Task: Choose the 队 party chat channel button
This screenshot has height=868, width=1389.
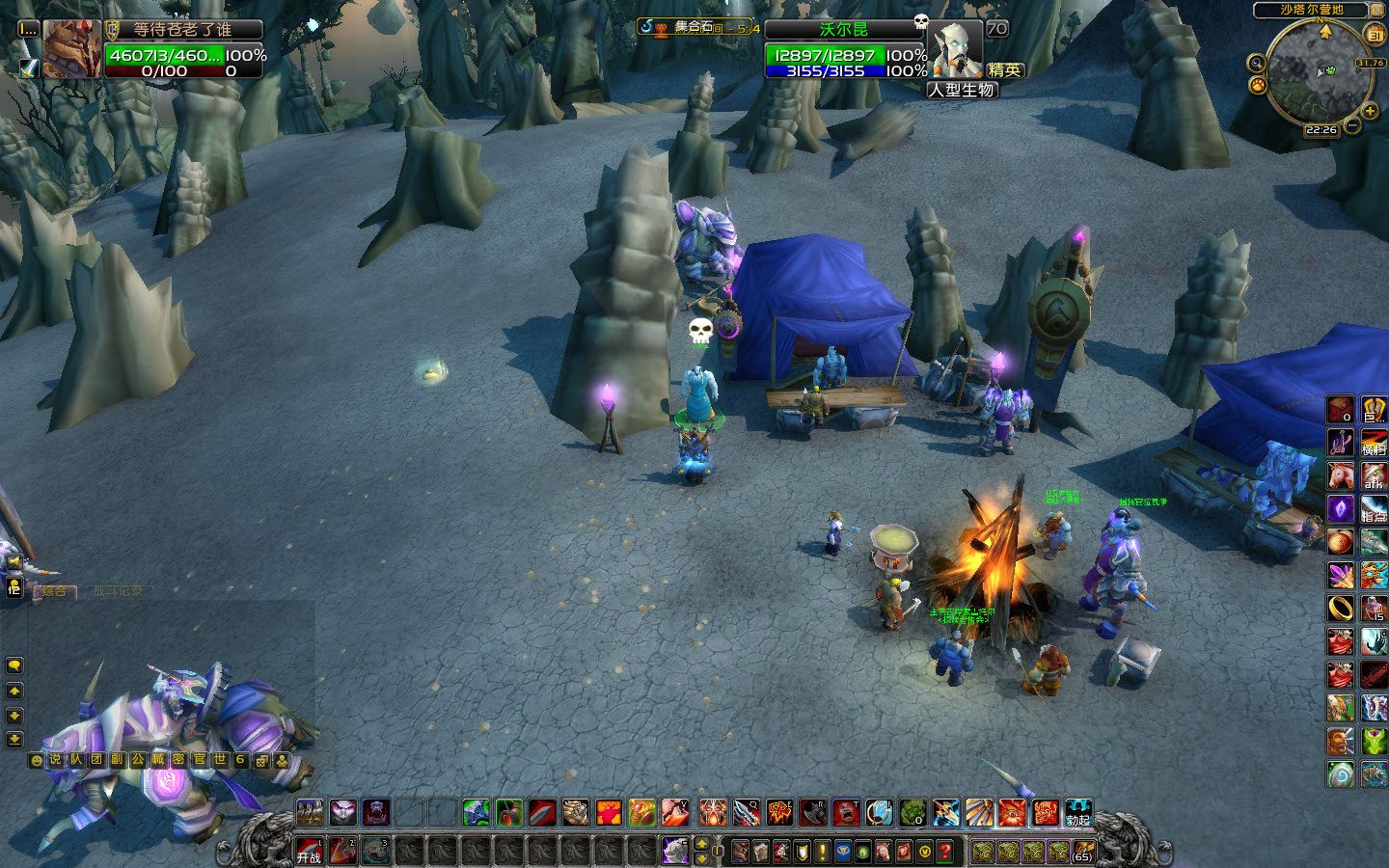Action: [x=75, y=760]
